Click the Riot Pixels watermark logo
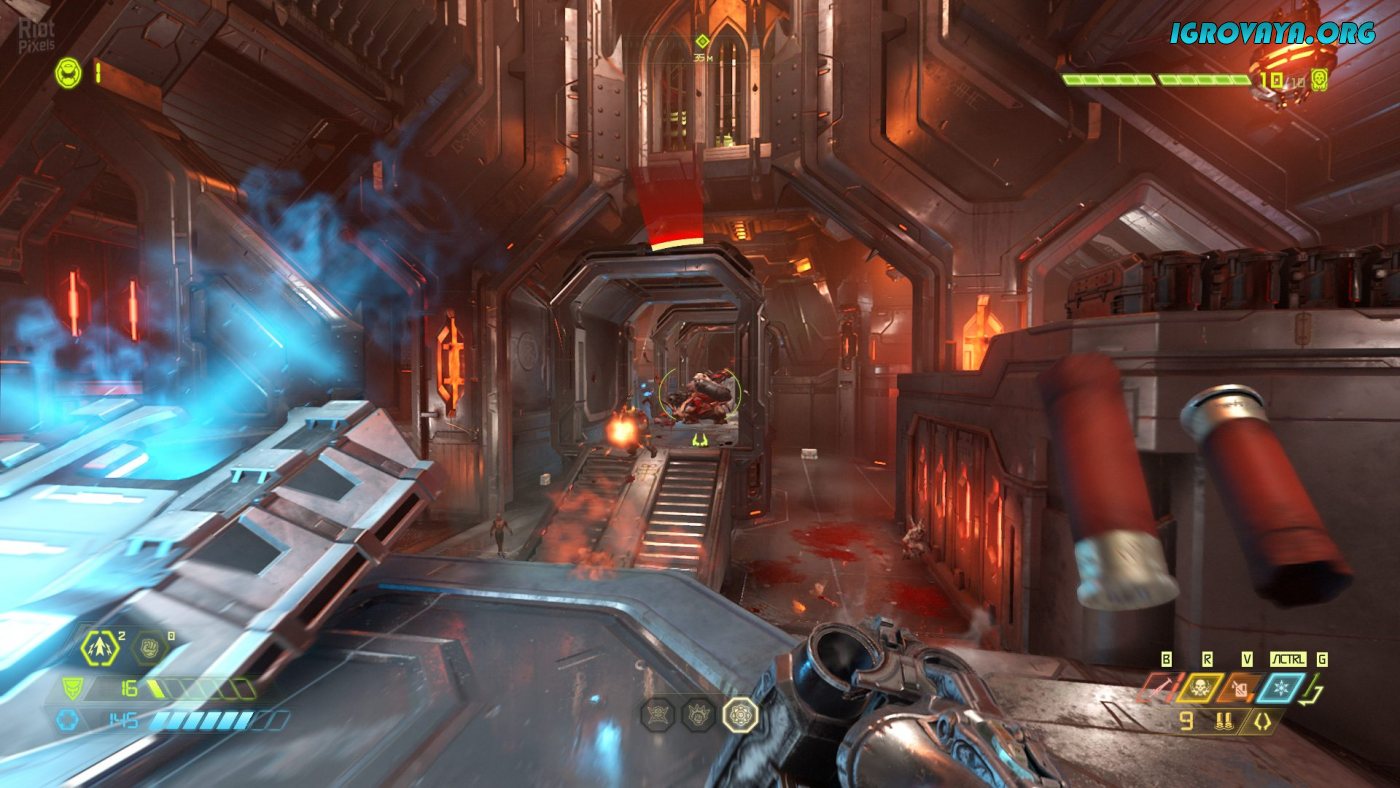Screen dimensions: 1400x788 click(36, 37)
